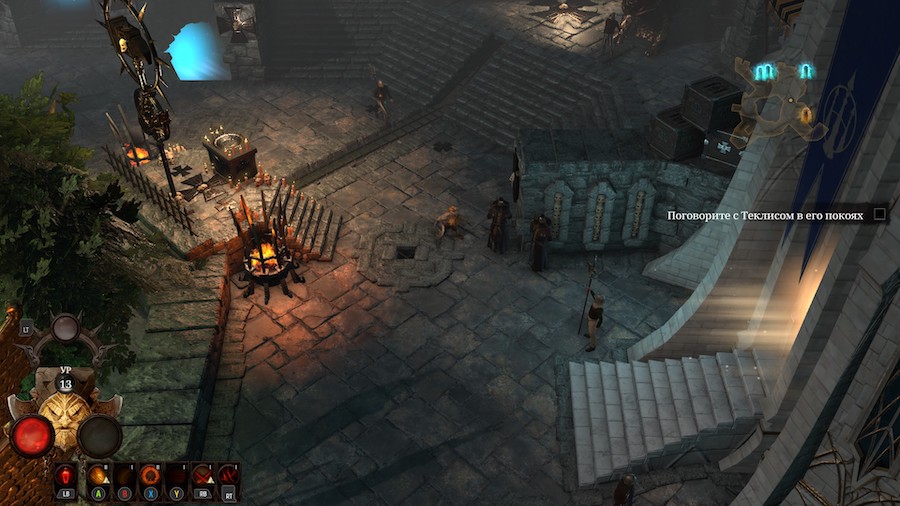Activate the dark red claw-mark ability

pos(228,475)
